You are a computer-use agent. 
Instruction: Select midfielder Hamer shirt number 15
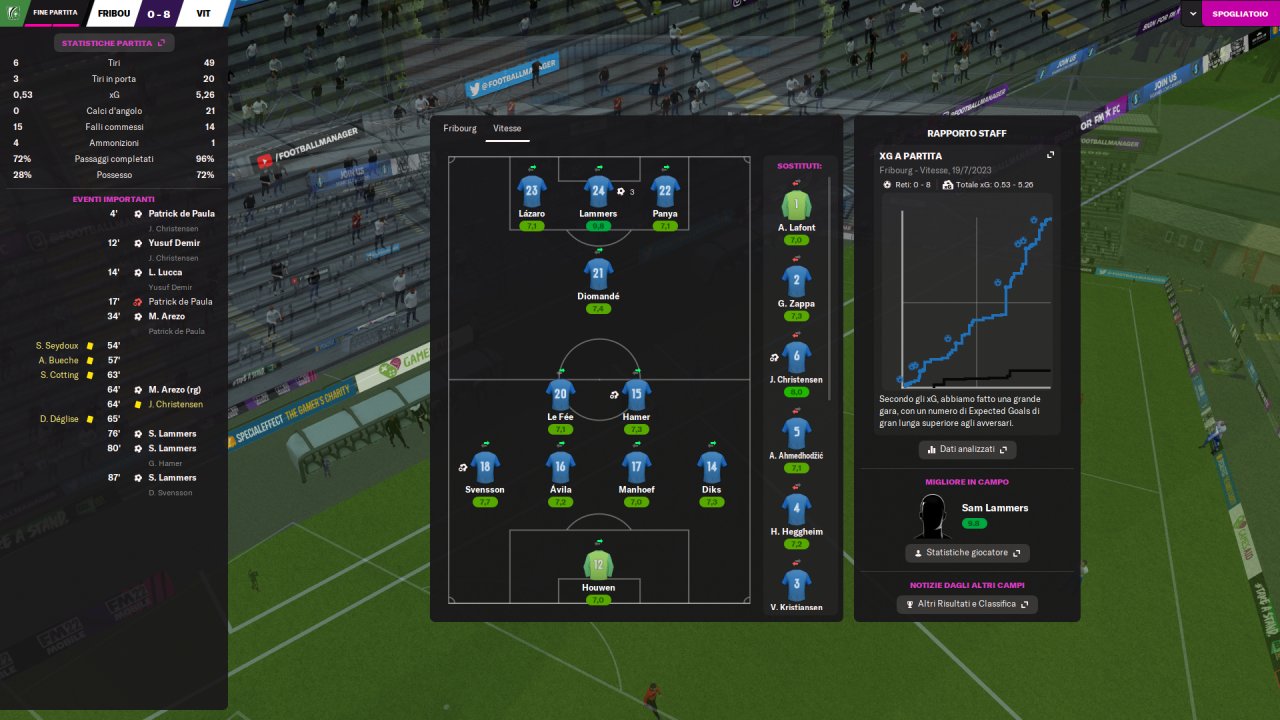point(636,394)
